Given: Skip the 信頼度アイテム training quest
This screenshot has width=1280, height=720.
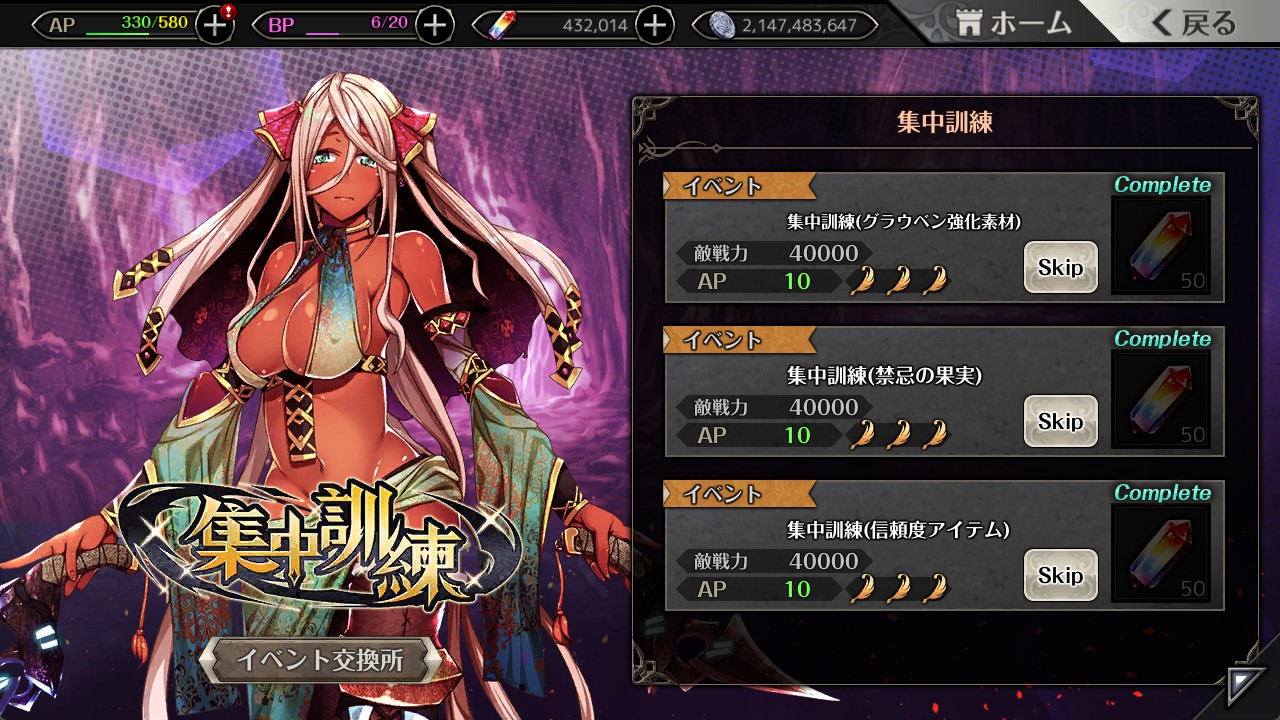Looking at the screenshot, I should pos(1060,575).
